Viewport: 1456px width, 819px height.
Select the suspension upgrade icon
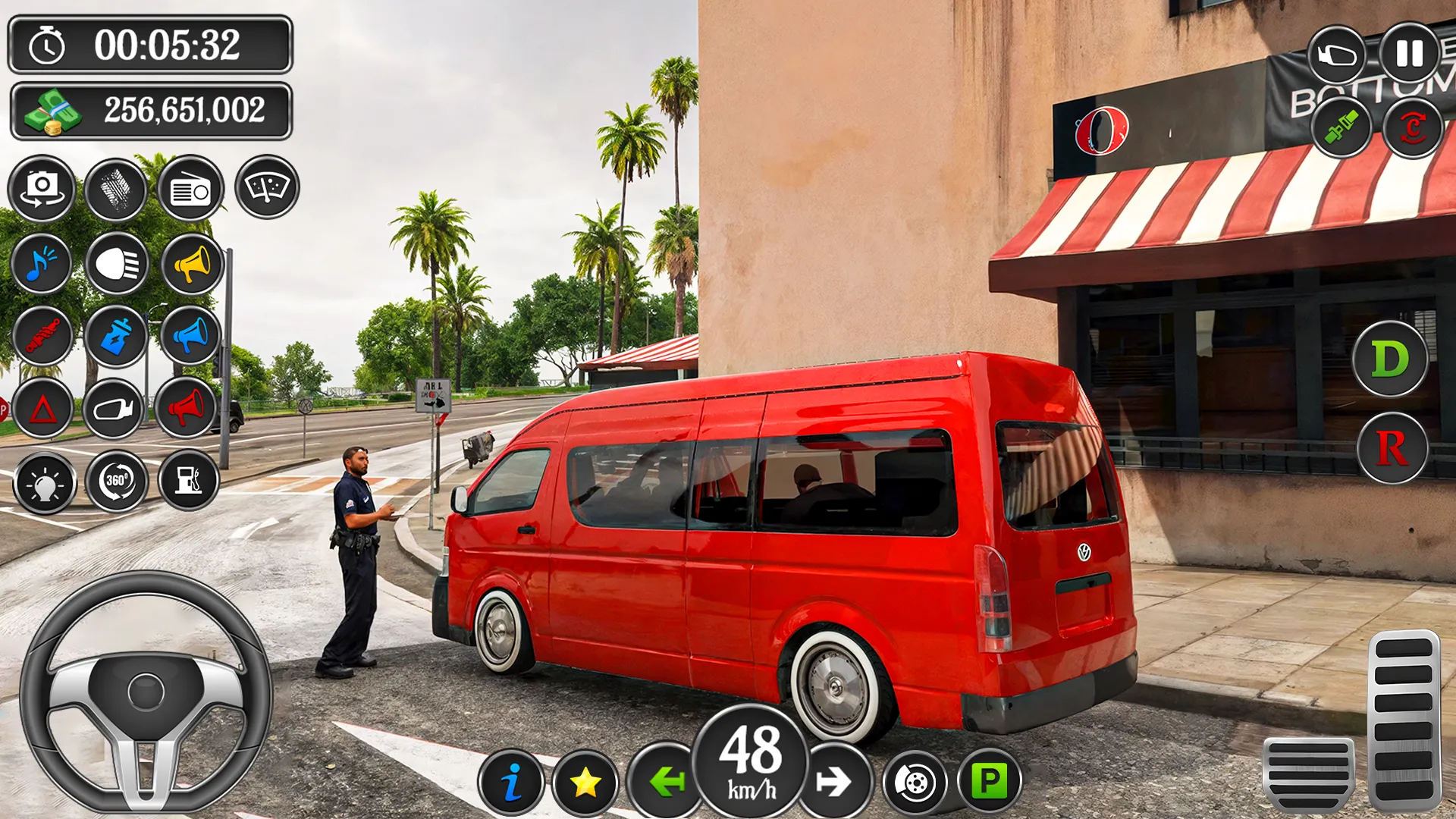tap(42, 336)
